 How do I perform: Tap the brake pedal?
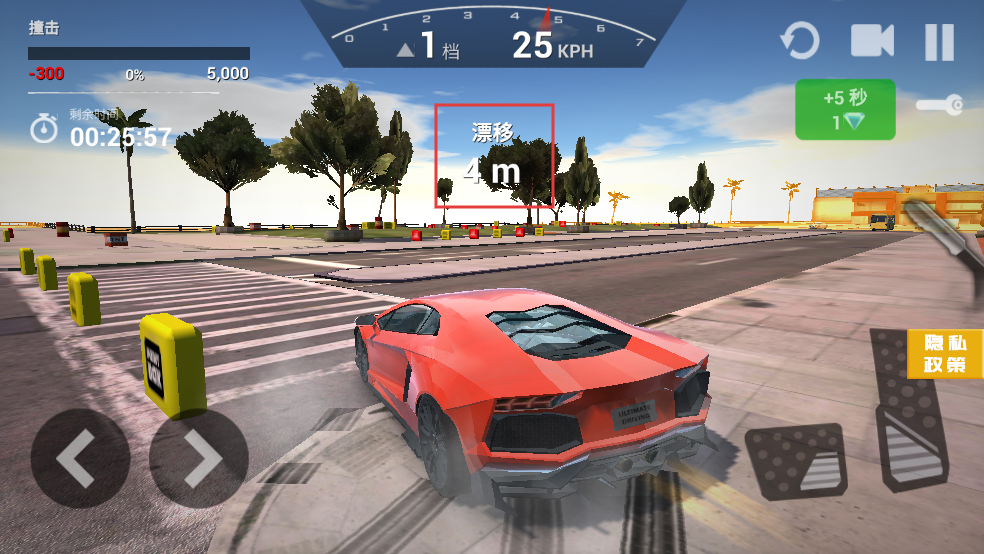[797, 460]
